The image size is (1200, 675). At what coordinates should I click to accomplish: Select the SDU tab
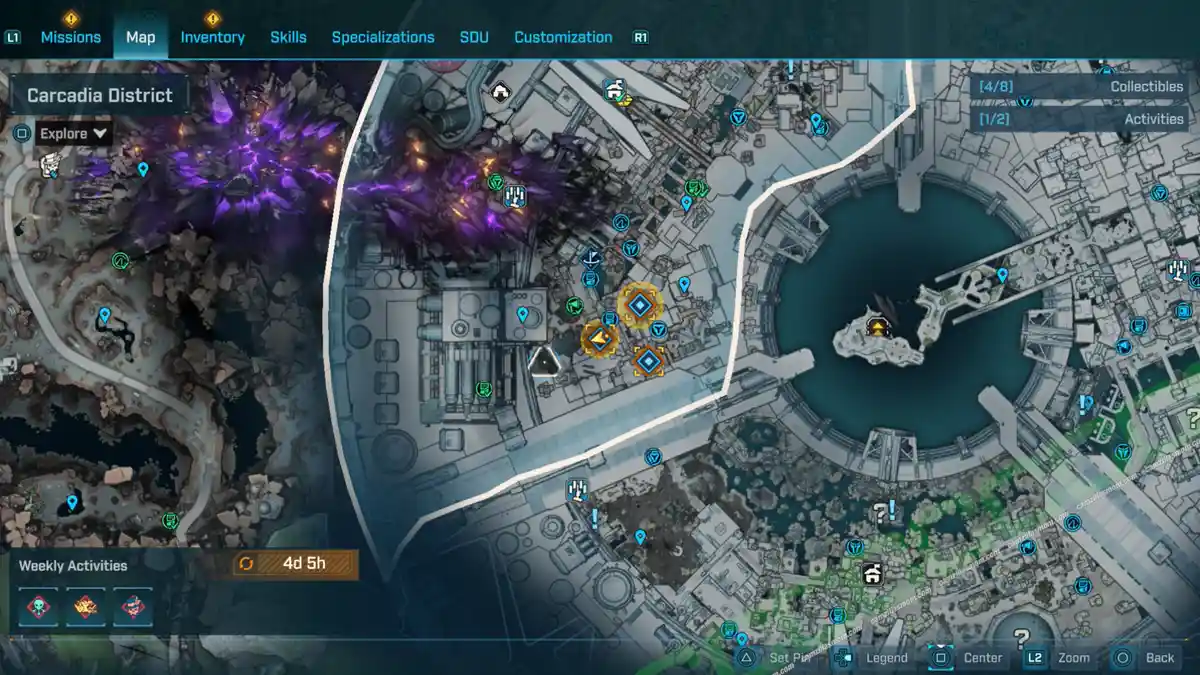474,37
